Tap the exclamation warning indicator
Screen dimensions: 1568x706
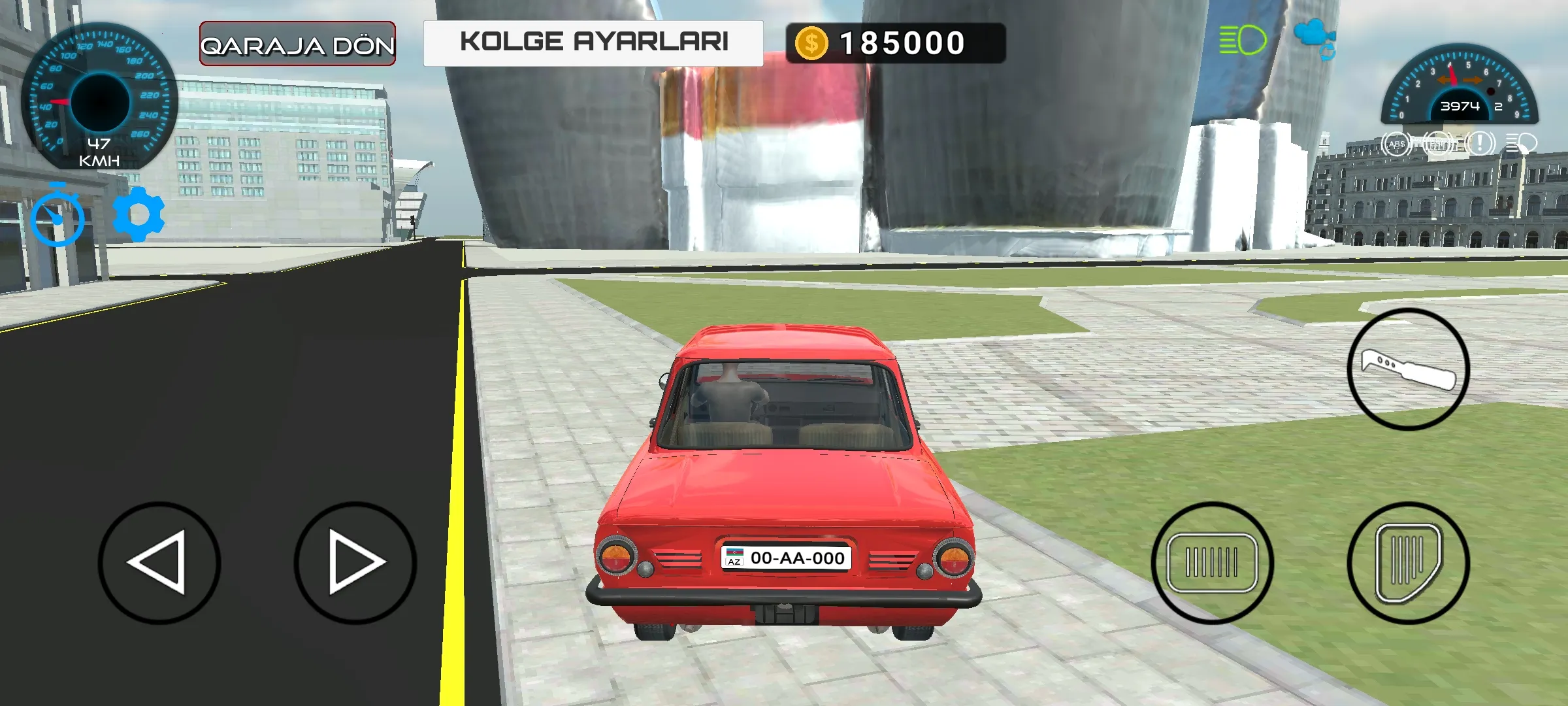pos(1480,144)
